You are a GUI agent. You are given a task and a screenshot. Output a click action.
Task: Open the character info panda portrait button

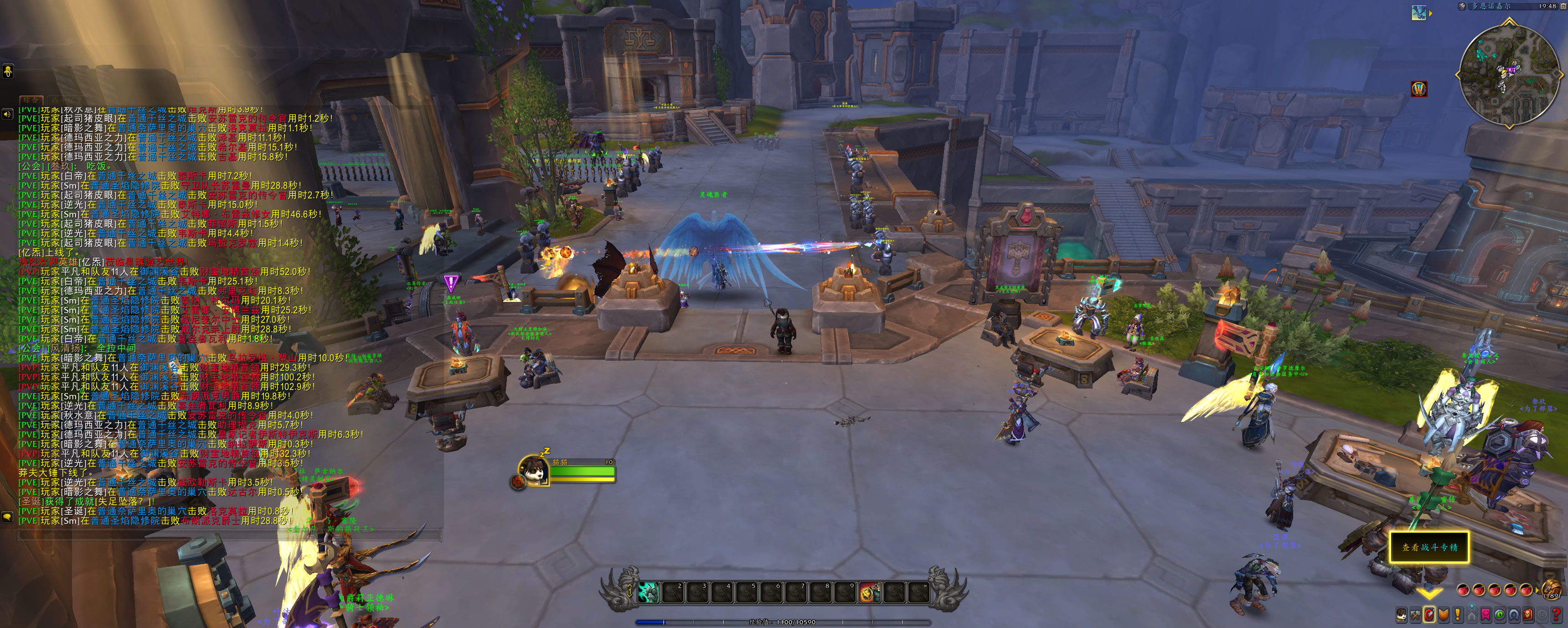pyautogui.click(x=1401, y=615)
